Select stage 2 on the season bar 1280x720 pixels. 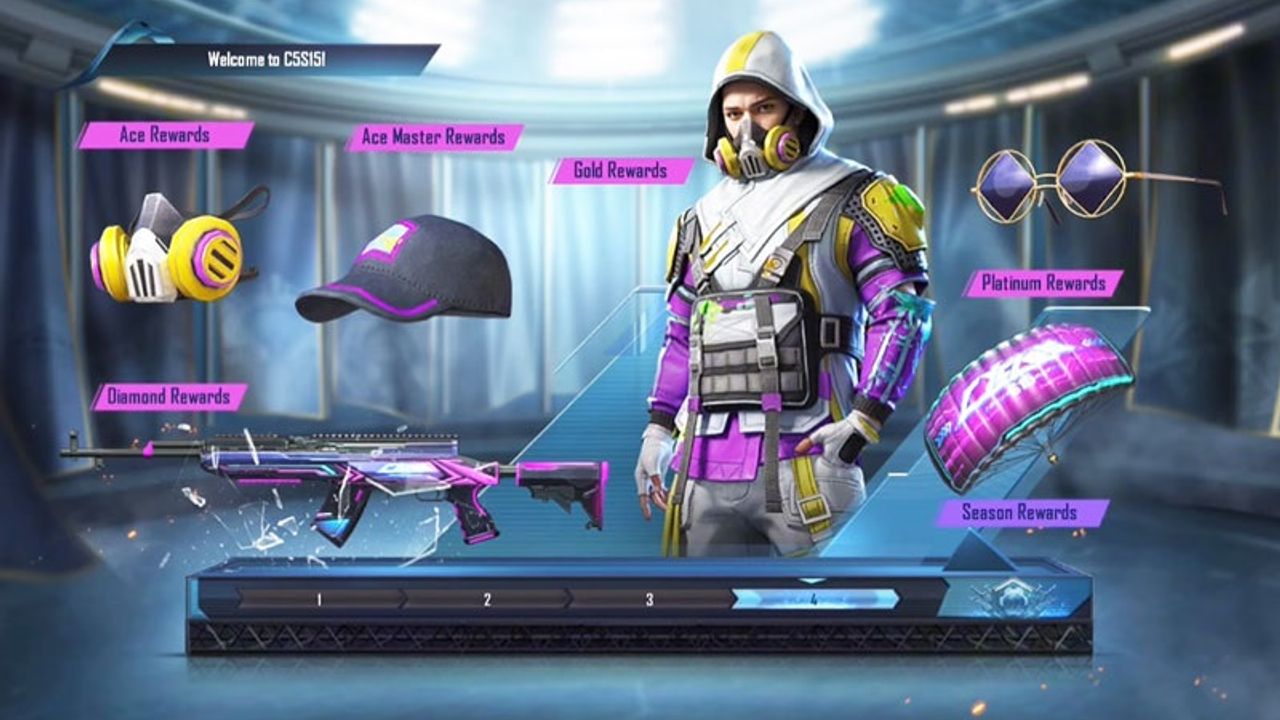(x=487, y=599)
